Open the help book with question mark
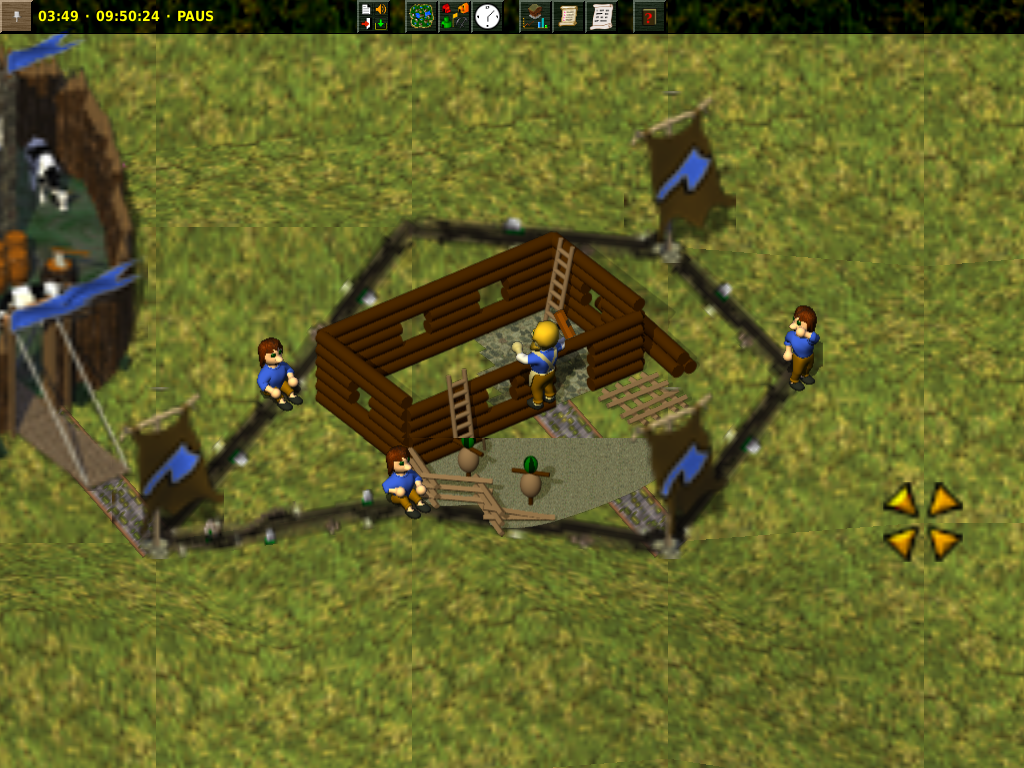 [x=649, y=16]
